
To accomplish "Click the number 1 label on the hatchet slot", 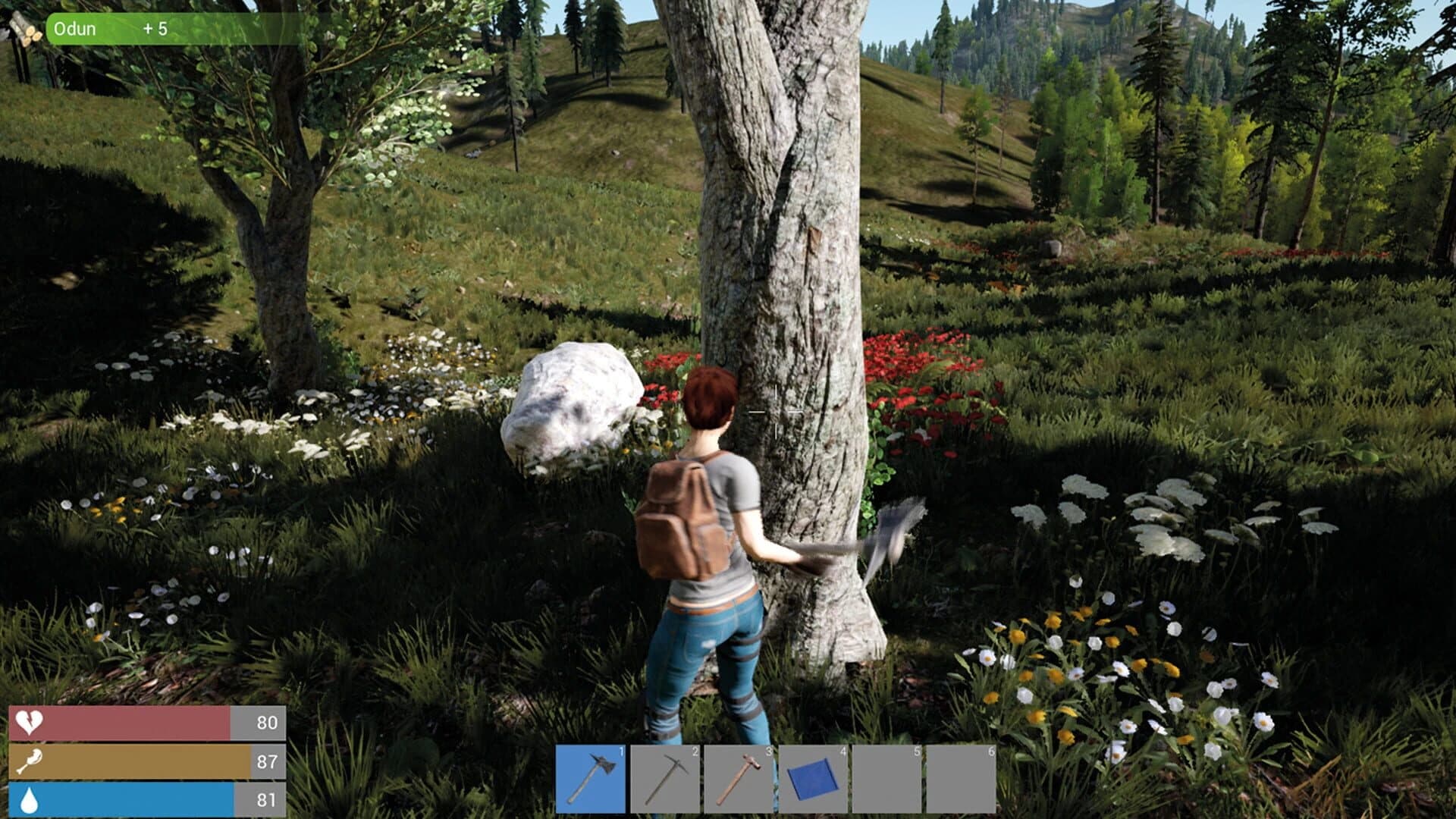I will tap(620, 750).
